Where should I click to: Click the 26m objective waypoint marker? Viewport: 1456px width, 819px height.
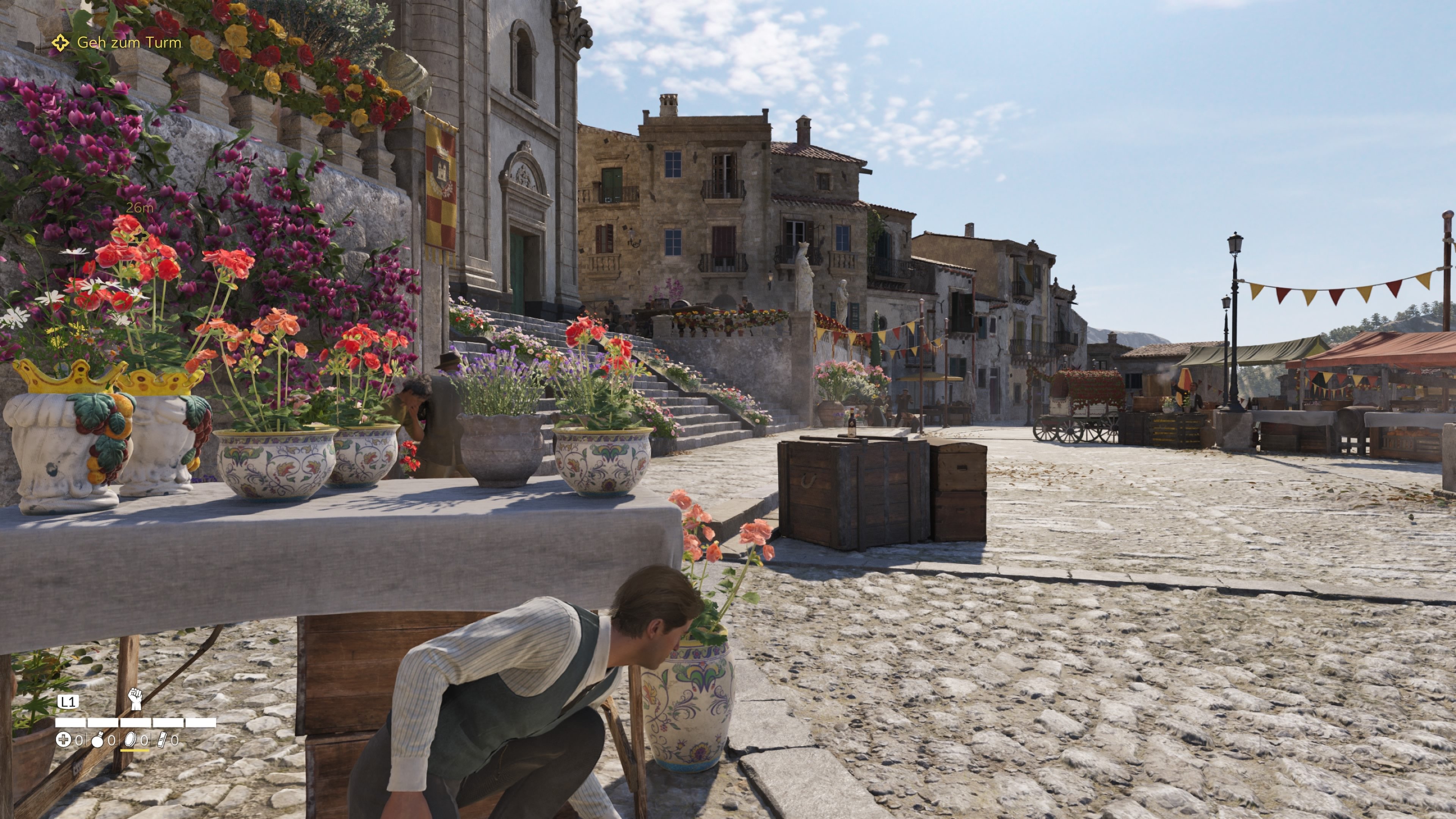coord(140,234)
